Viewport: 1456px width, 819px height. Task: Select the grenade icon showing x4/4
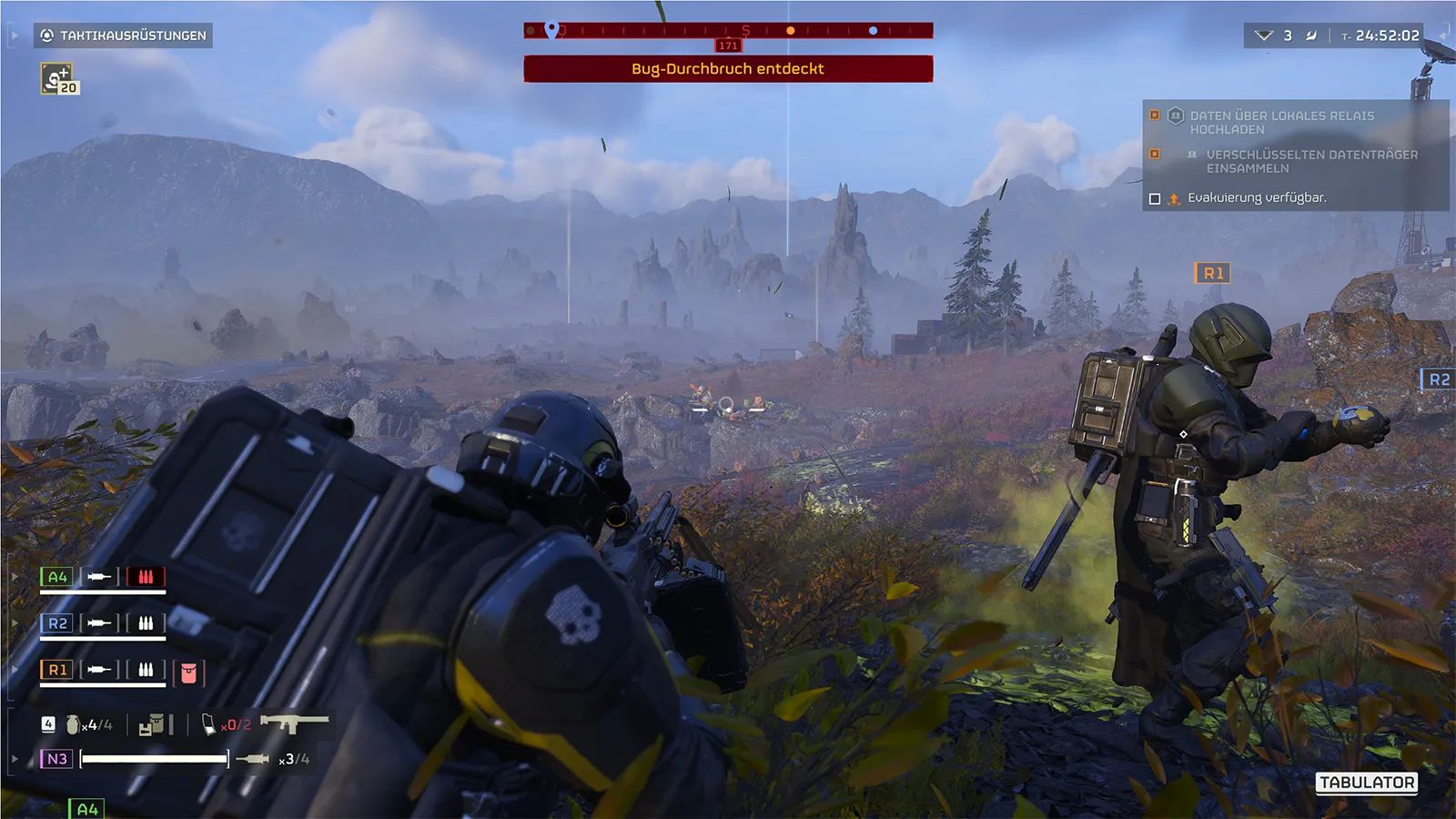coord(73,725)
